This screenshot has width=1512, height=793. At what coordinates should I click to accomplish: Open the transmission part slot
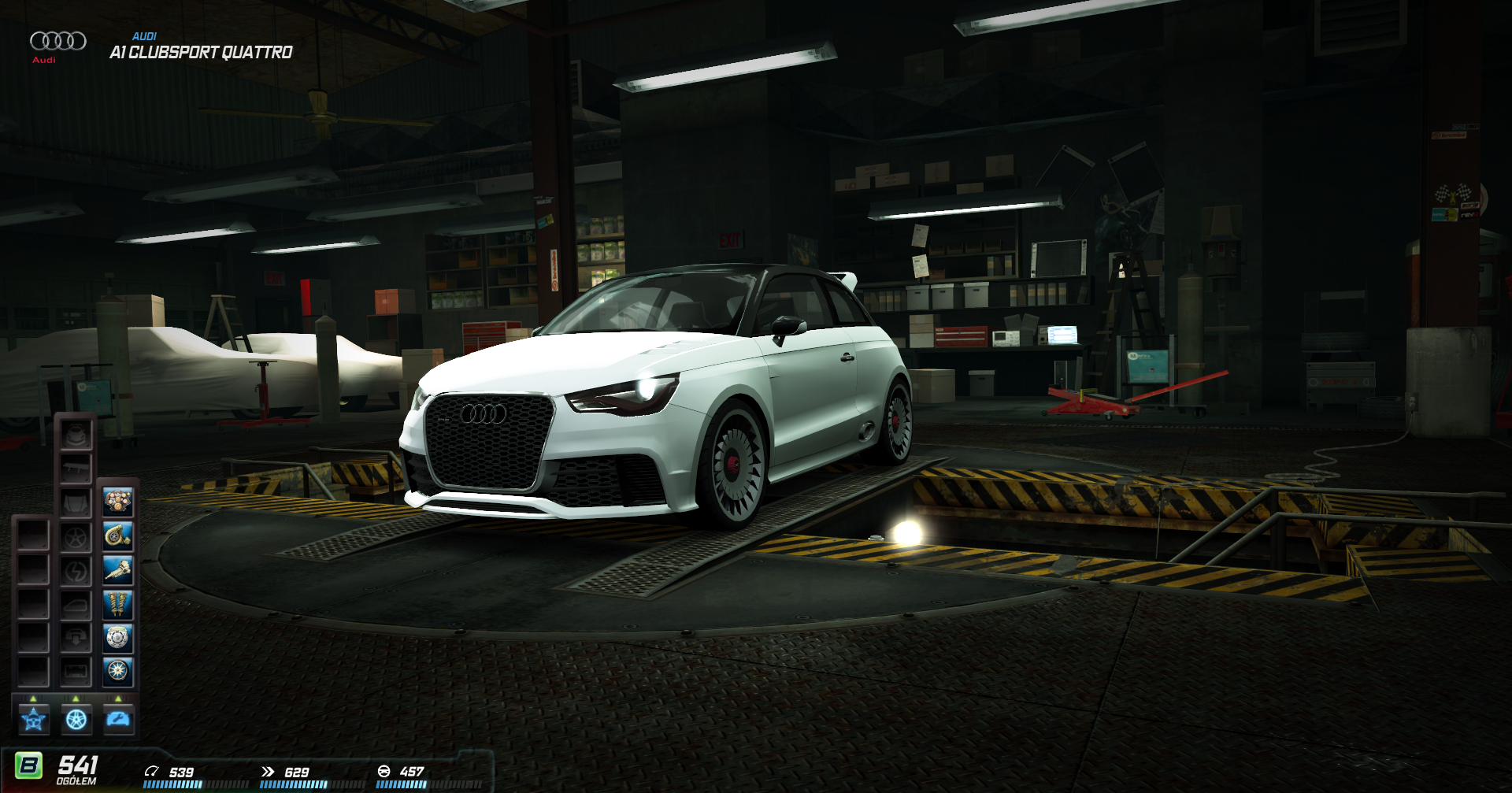pyautogui.click(x=118, y=570)
